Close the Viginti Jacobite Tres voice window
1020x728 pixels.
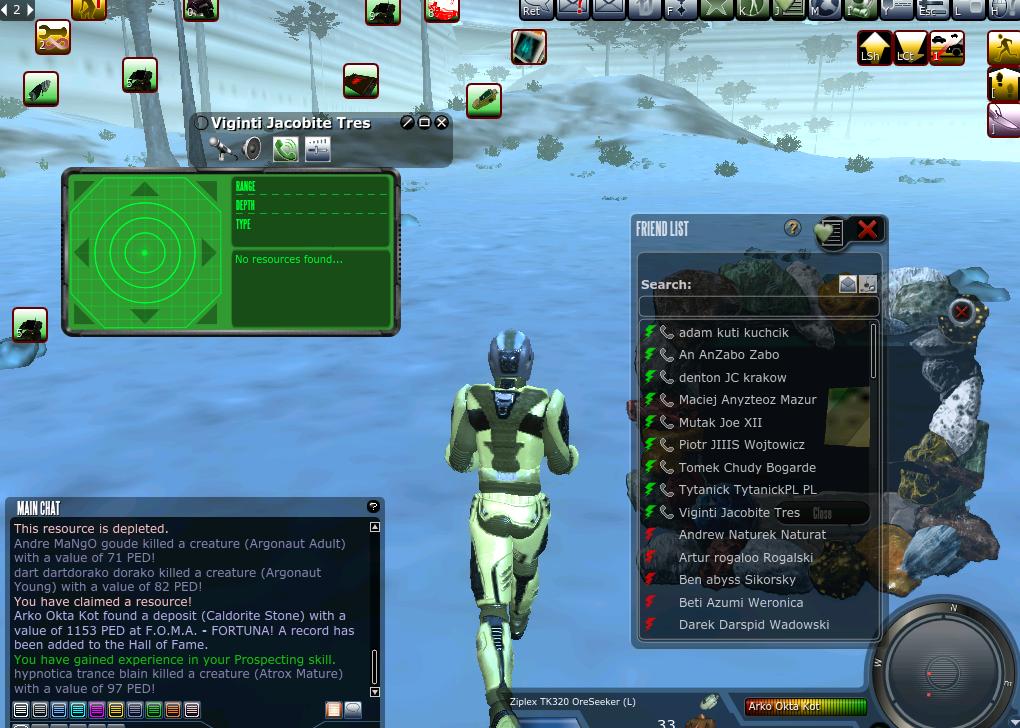pos(442,122)
